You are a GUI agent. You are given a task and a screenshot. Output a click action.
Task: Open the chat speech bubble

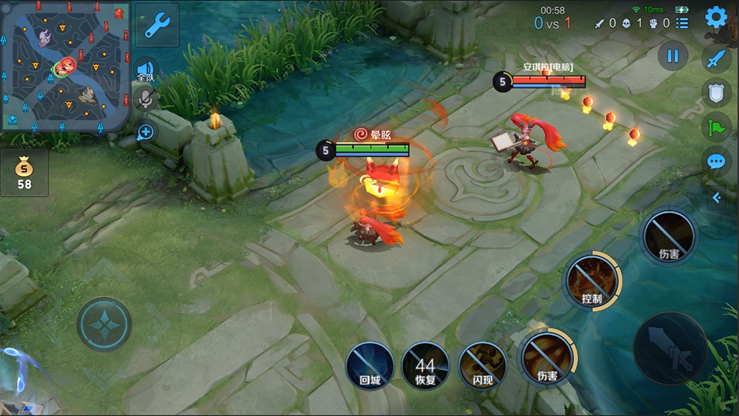(x=716, y=161)
